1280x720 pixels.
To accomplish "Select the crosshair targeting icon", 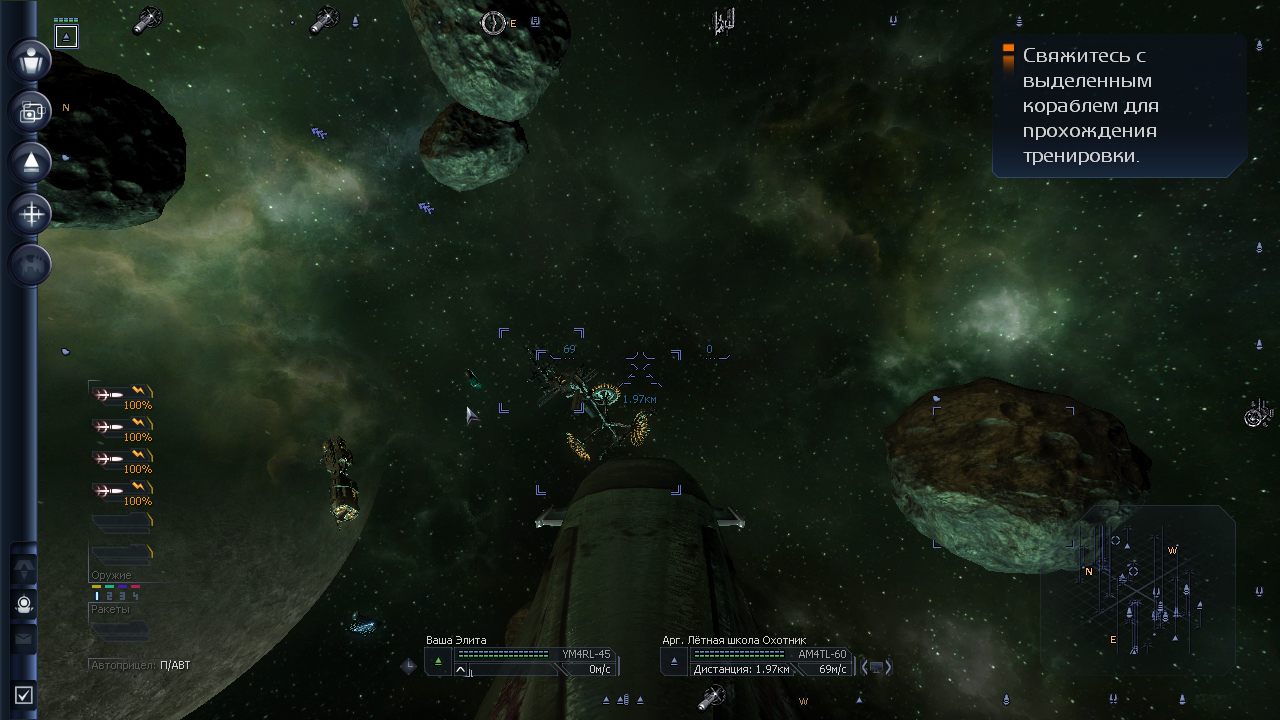I will [29, 214].
